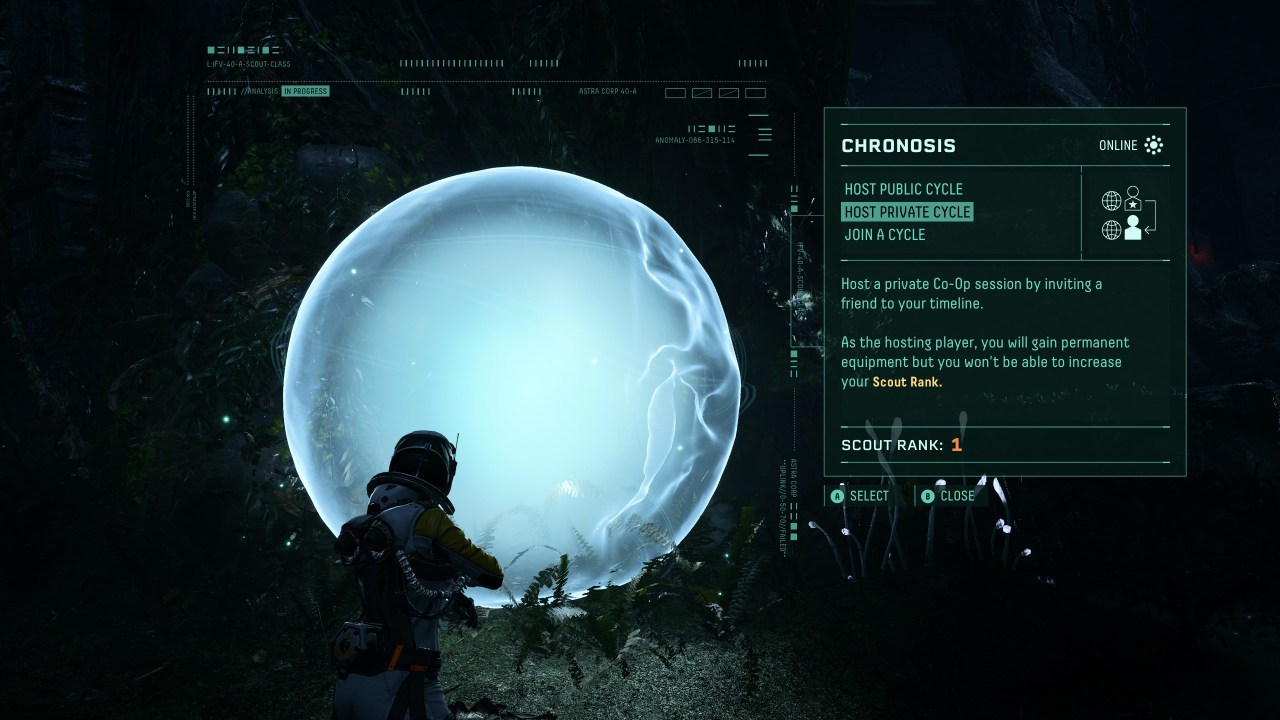The width and height of the screenshot is (1280, 720).
Task: Toggle the Host Public Cycle option
Action: click(904, 189)
